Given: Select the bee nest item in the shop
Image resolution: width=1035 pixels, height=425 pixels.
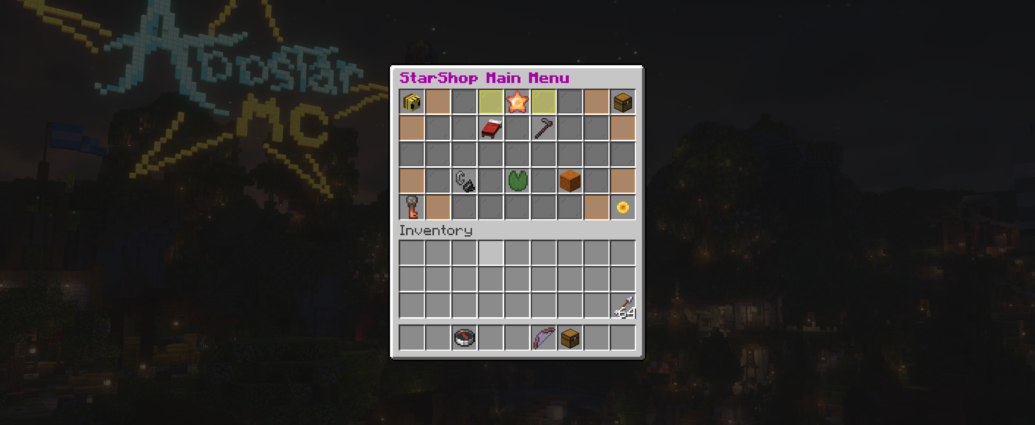Looking at the screenshot, I should coord(412,101).
